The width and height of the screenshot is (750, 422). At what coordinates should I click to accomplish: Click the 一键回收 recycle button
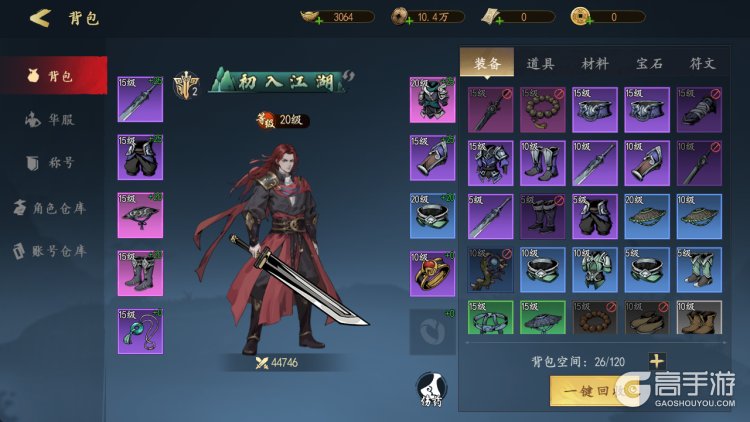tap(588, 390)
